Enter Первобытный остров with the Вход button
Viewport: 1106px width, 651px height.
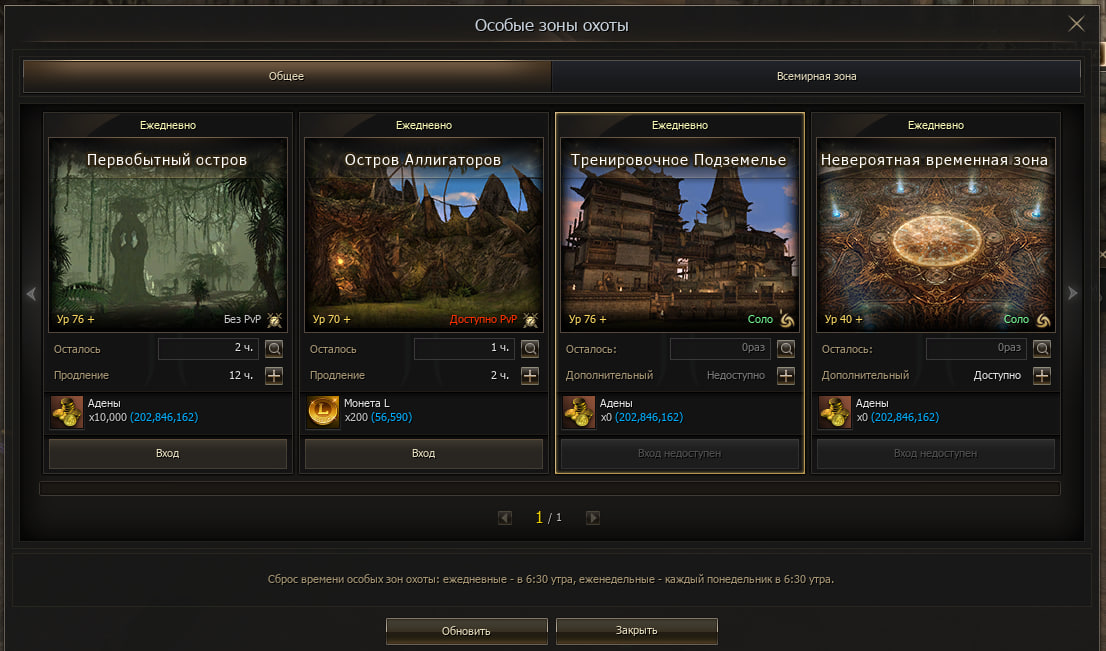click(x=168, y=453)
